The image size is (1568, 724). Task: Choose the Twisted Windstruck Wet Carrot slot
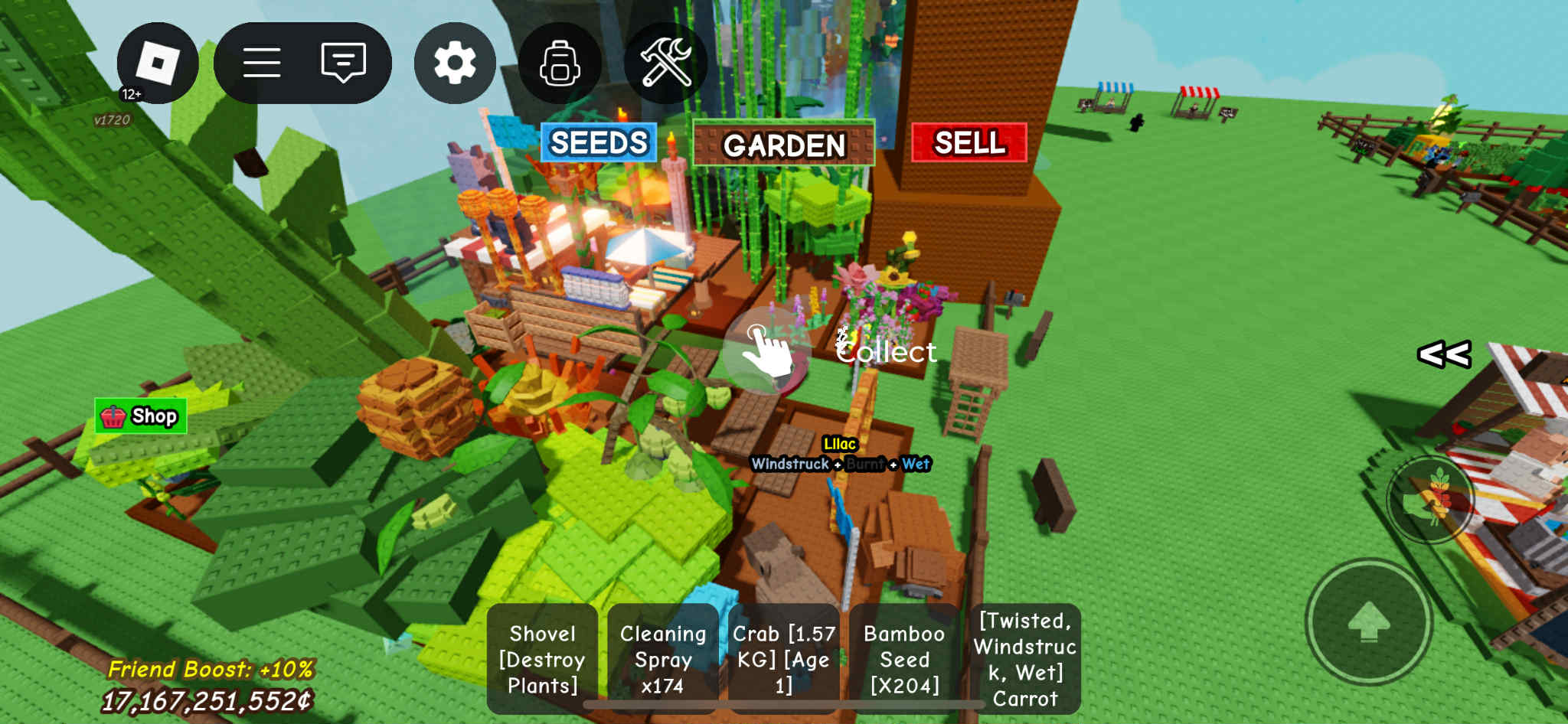point(1025,659)
